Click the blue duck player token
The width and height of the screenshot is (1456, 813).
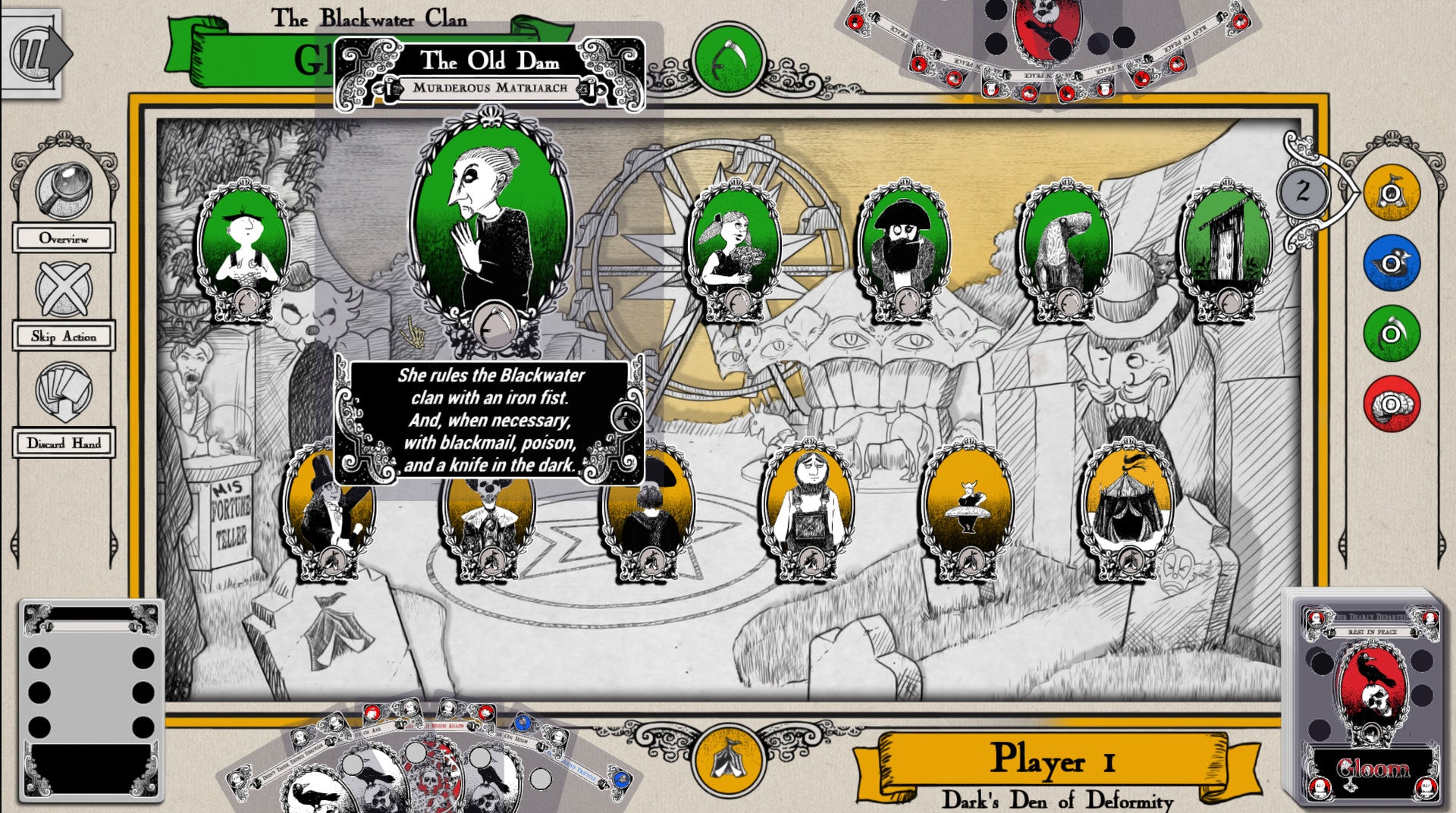pyautogui.click(x=1392, y=263)
